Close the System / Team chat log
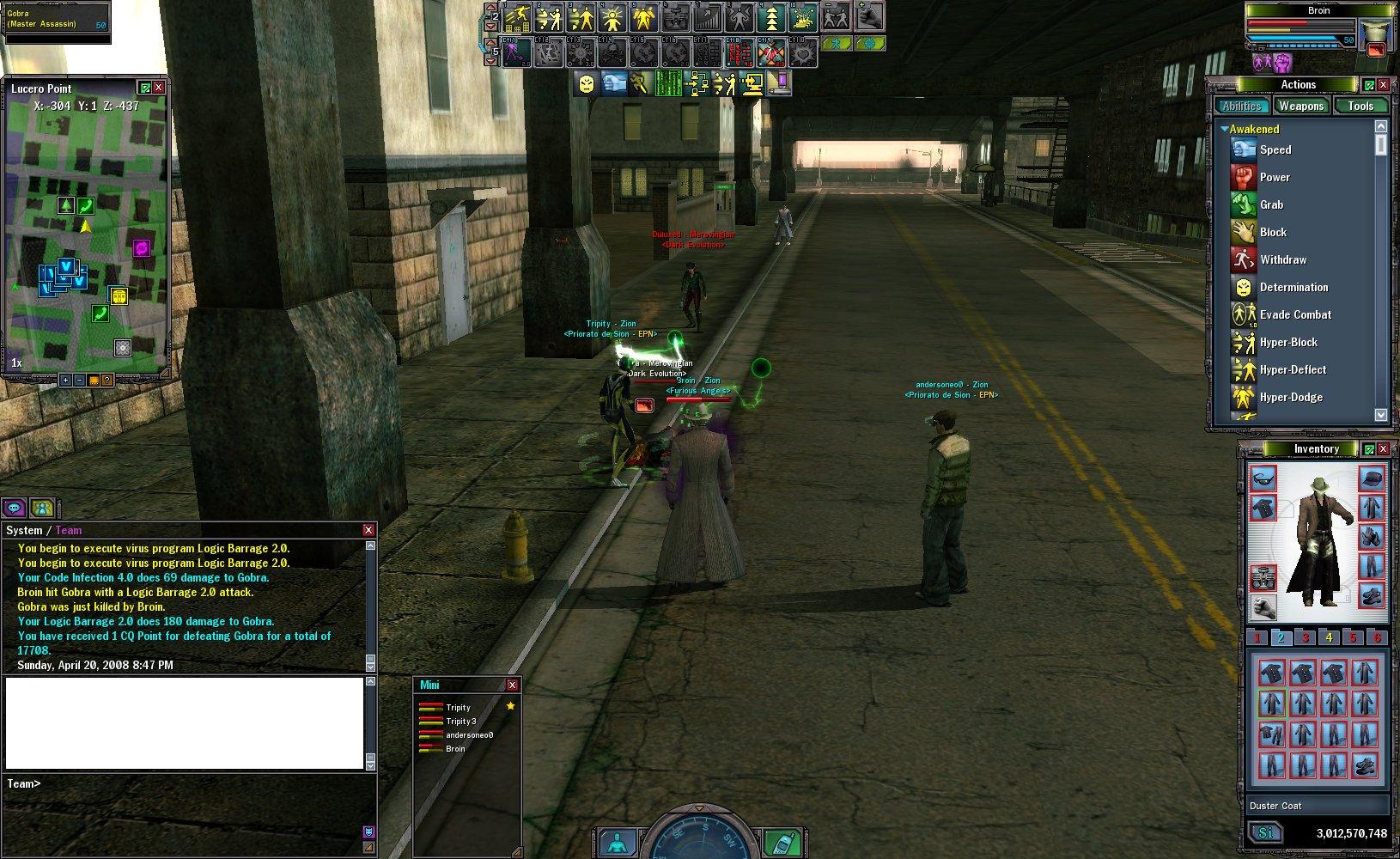 pos(368,530)
